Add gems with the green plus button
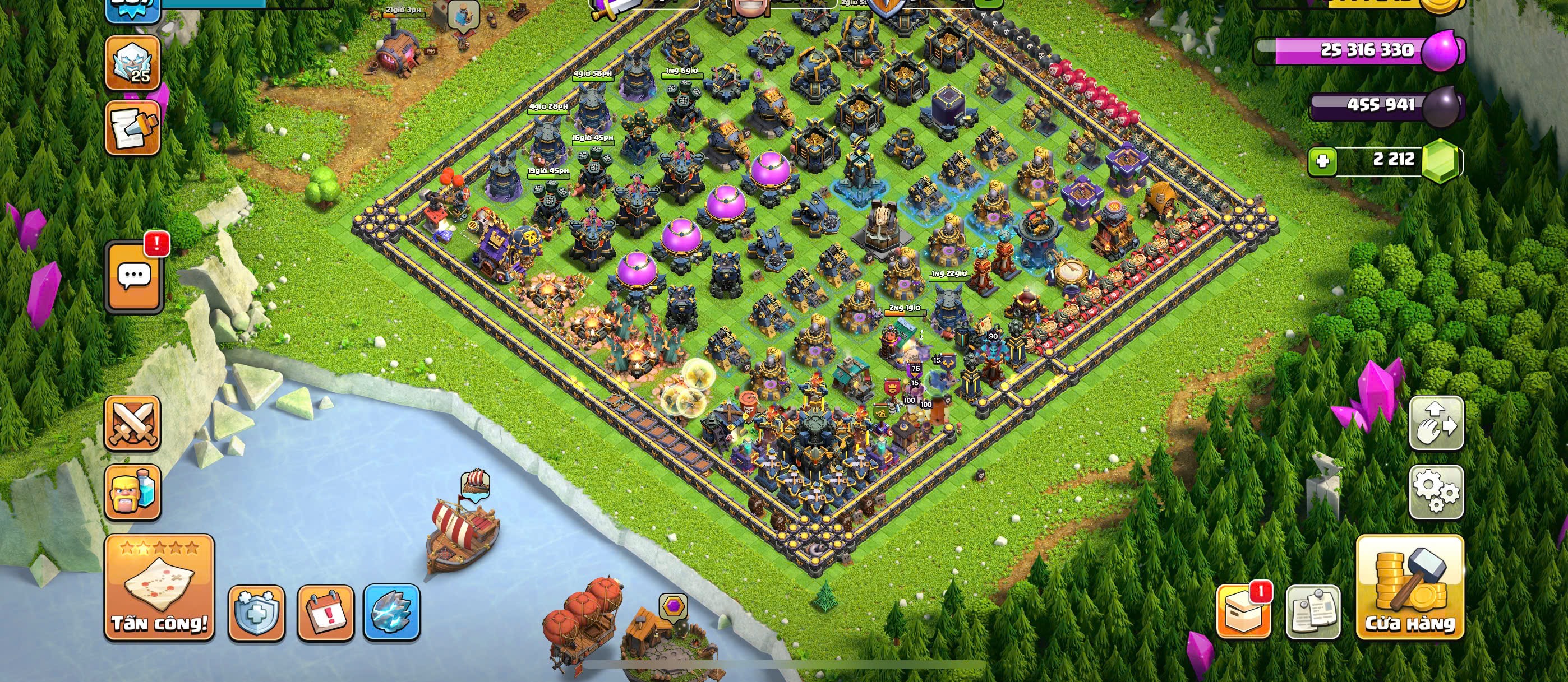1568x682 pixels. pos(1322,161)
